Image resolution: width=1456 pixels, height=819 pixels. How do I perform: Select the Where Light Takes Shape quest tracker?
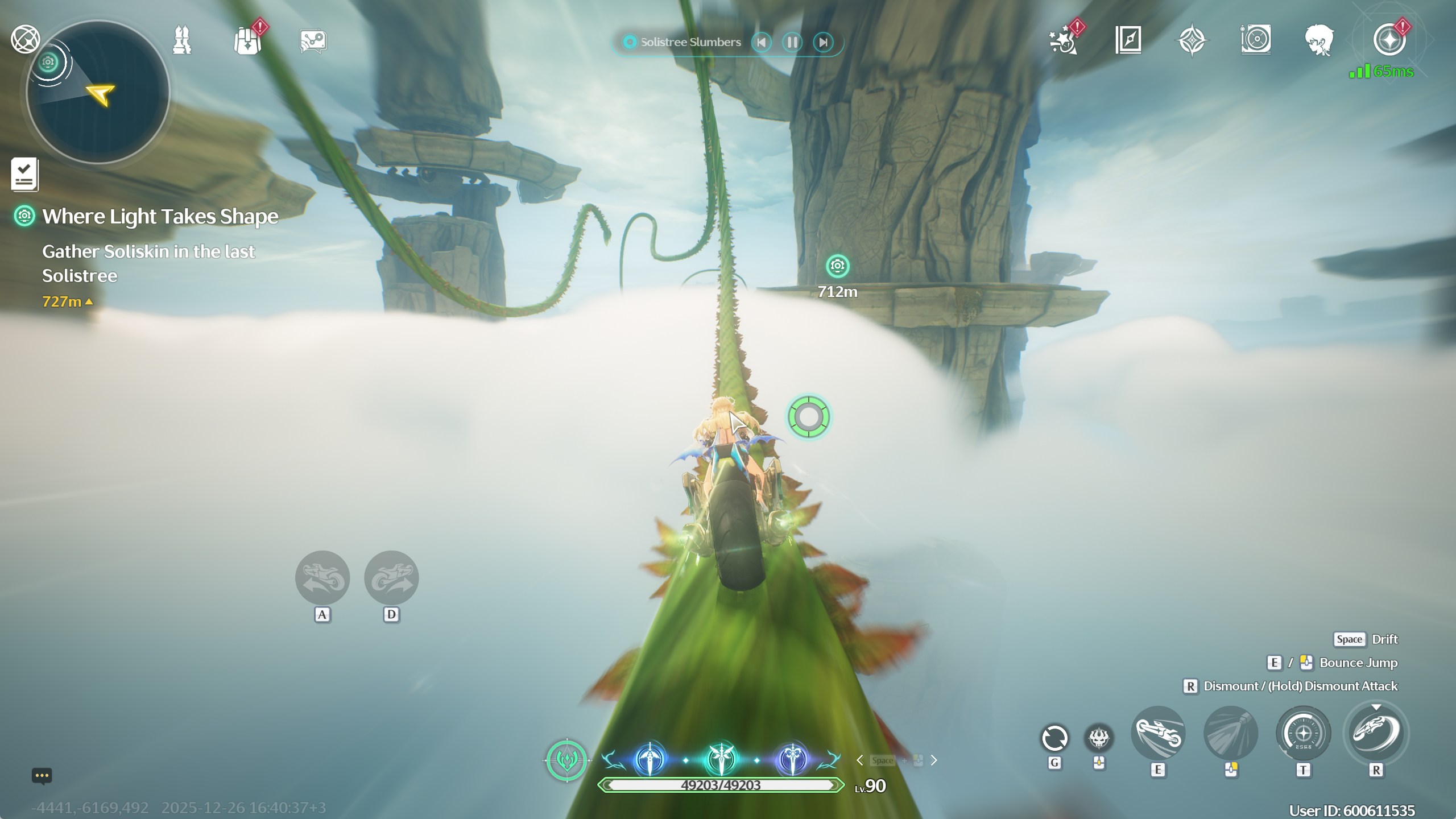160,217
